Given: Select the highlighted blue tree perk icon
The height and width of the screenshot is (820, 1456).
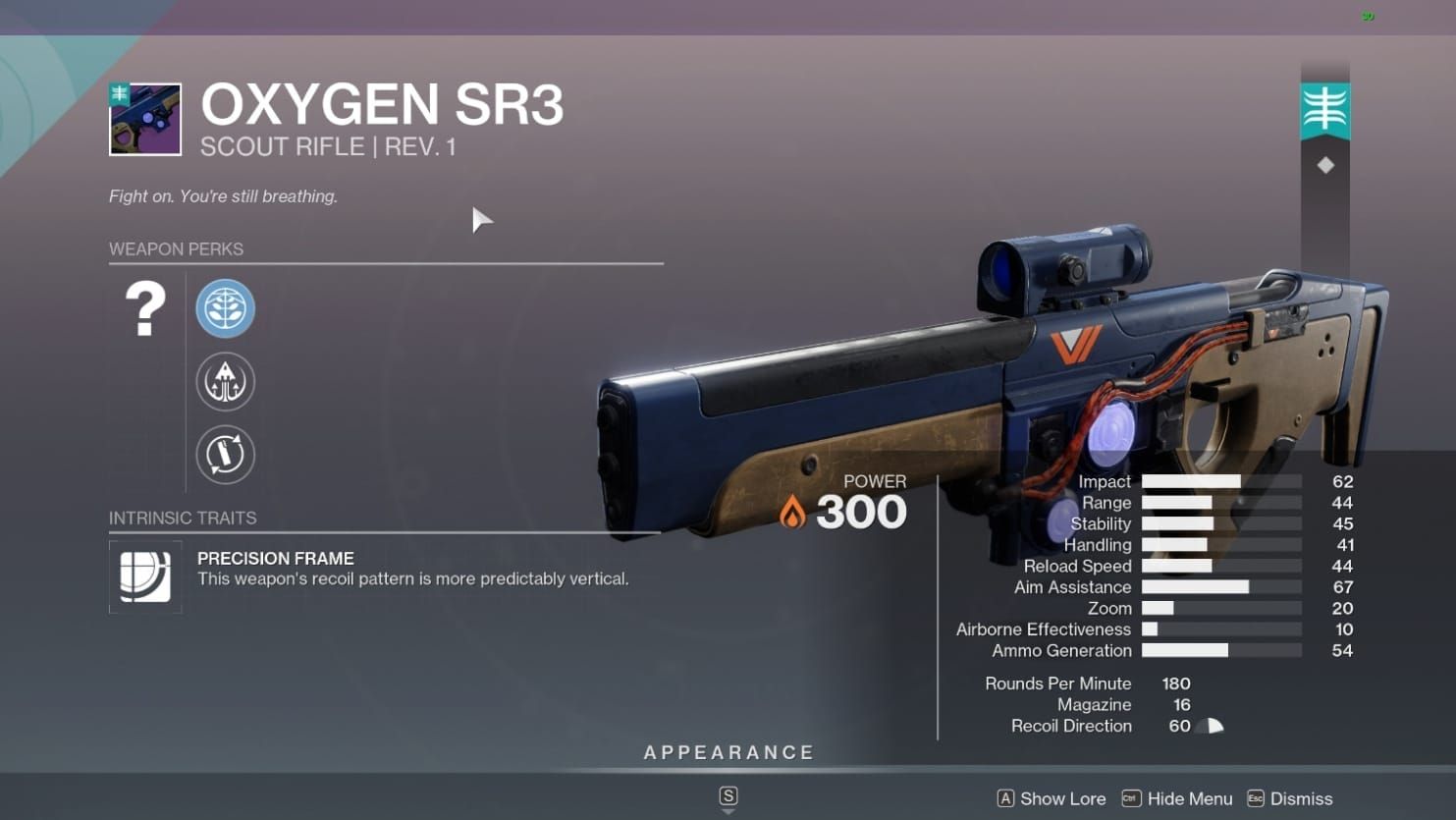Looking at the screenshot, I should click(225, 308).
